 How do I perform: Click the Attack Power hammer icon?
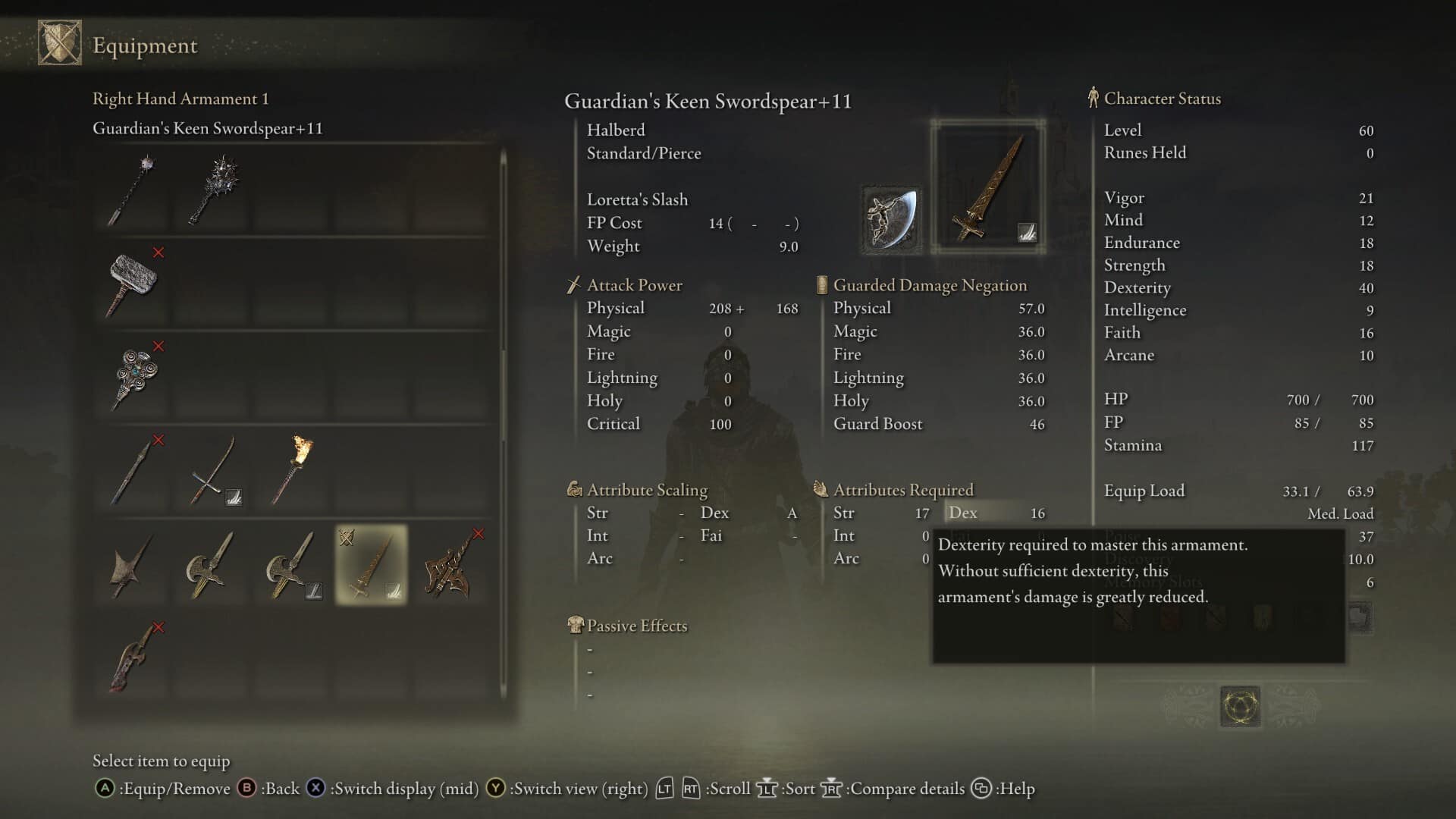click(x=573, y=284)
